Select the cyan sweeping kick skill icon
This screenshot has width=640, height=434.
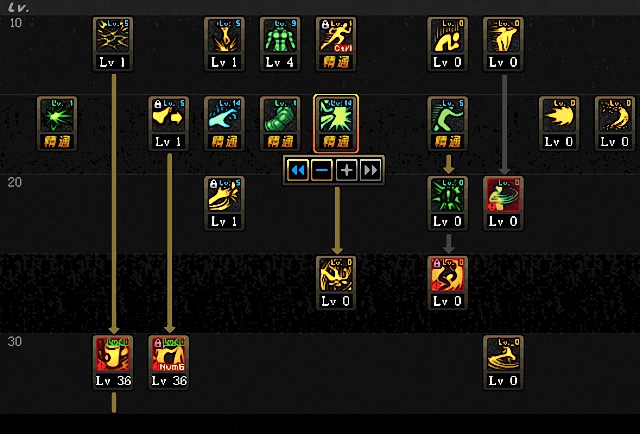click(x=224, y=116)
